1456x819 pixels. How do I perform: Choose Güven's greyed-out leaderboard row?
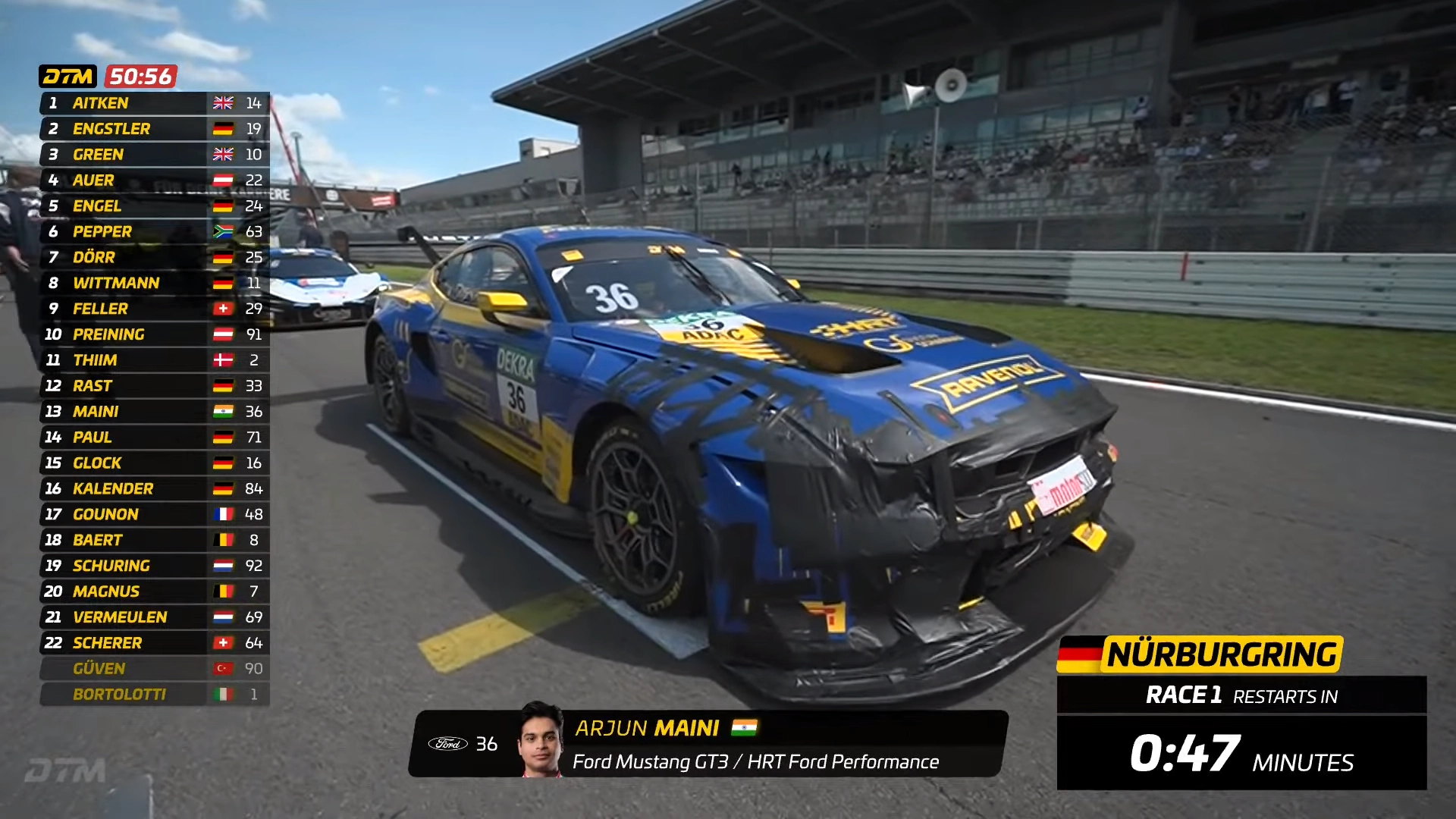pyautogui.click(x=154, y=669)
